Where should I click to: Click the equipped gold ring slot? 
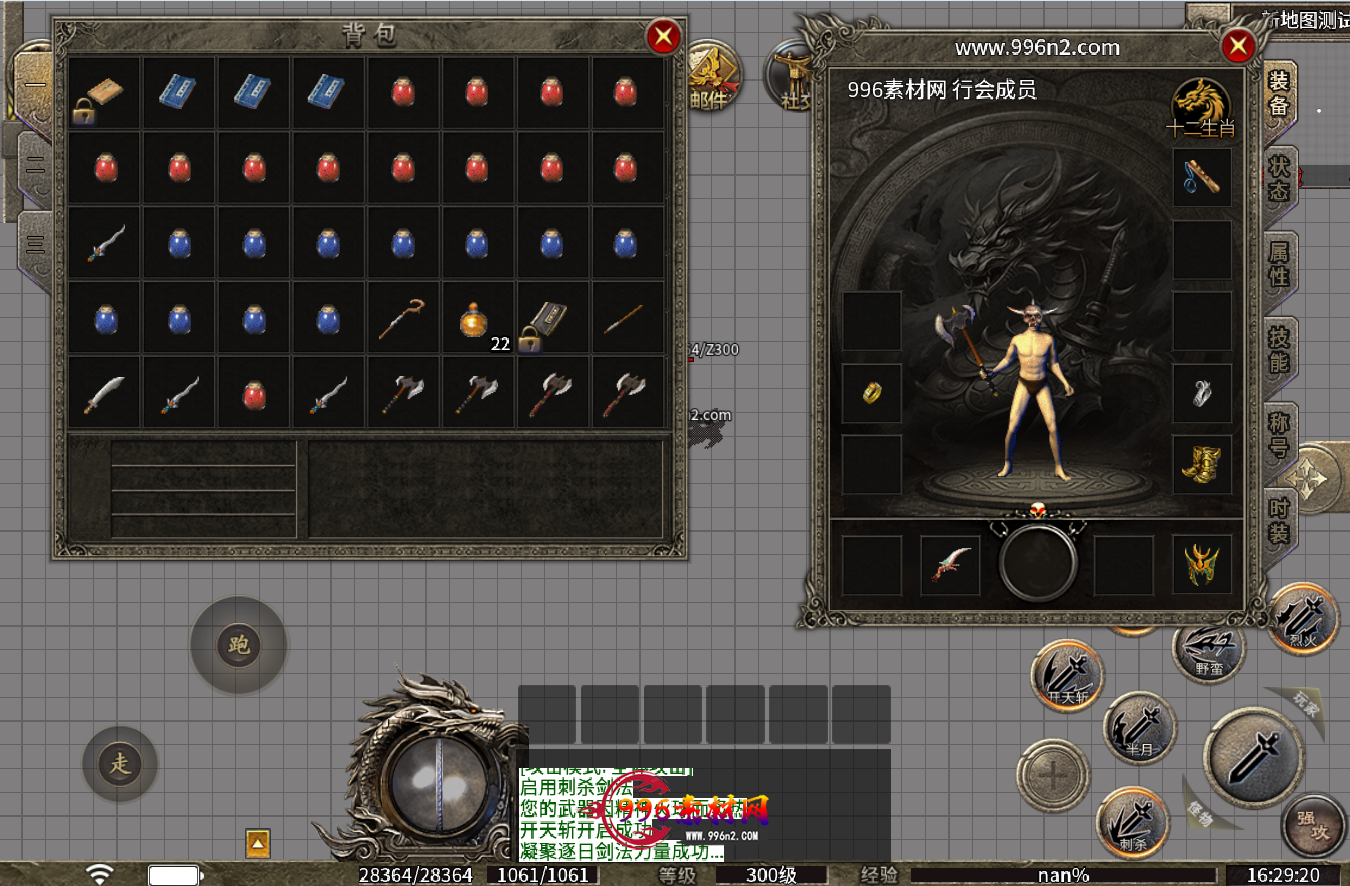pos(871,392)
